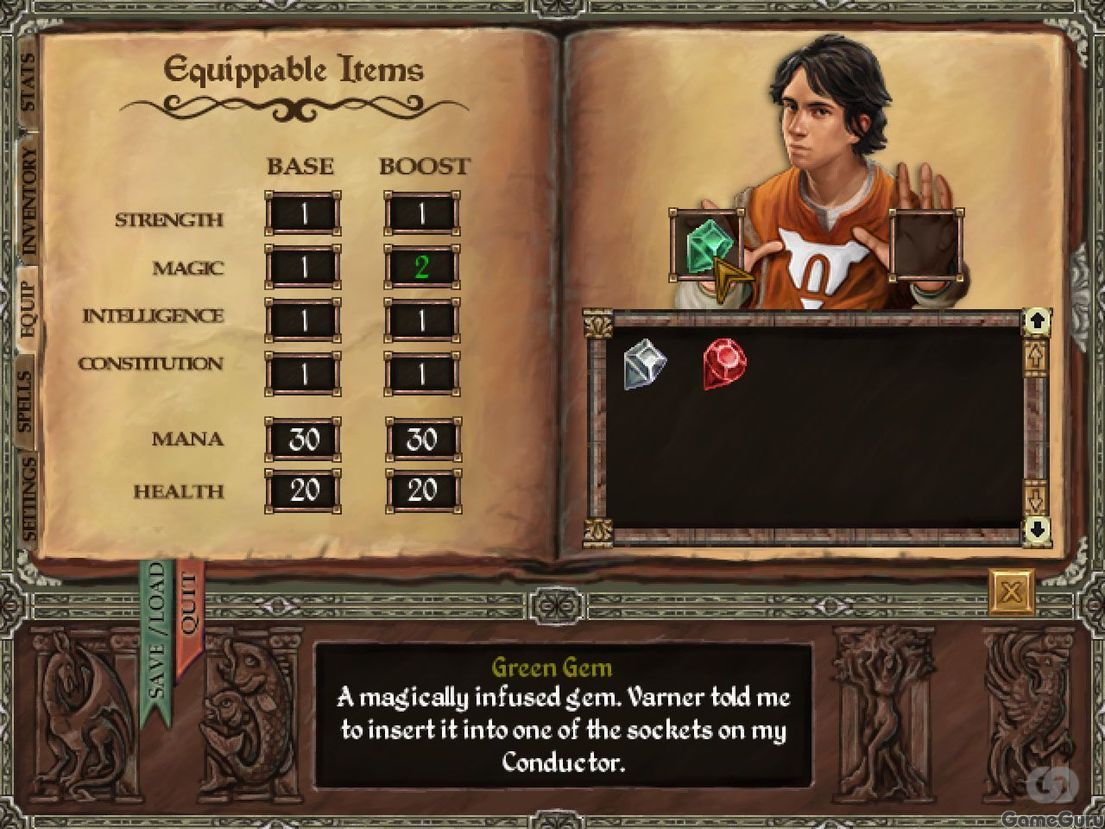
Task: Open the Inventory tab
Action: click(27, 200)
